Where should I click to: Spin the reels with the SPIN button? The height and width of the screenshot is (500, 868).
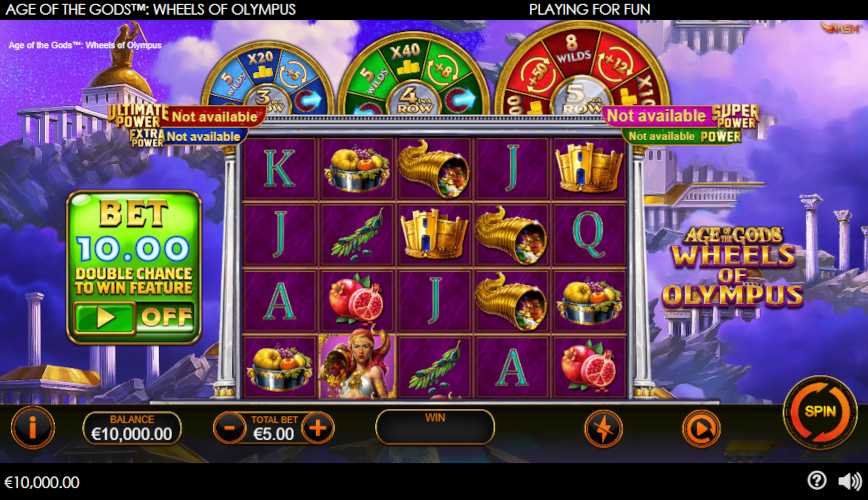point(819,411)
